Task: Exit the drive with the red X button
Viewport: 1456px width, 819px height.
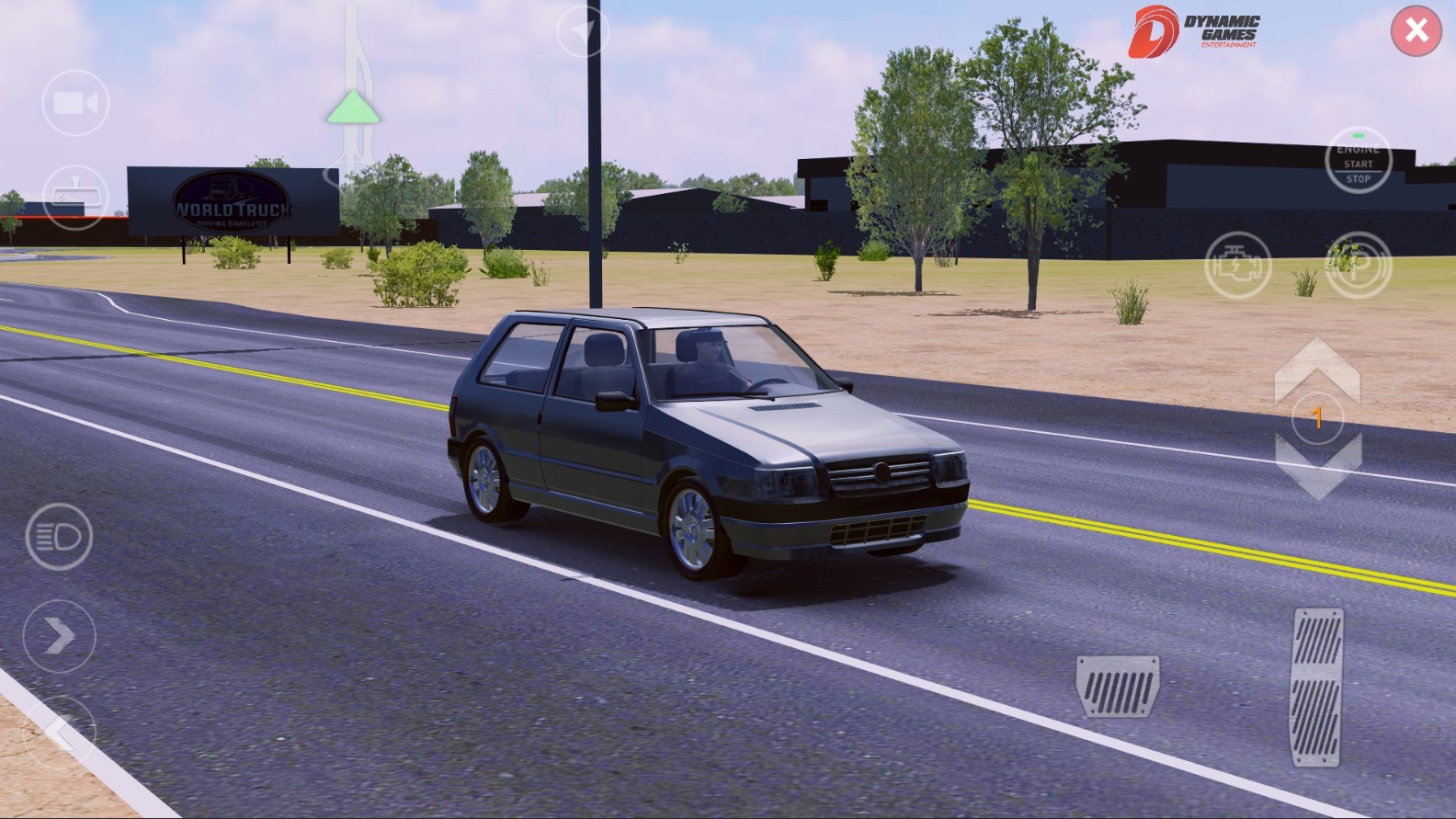Action: point(1416,30)
